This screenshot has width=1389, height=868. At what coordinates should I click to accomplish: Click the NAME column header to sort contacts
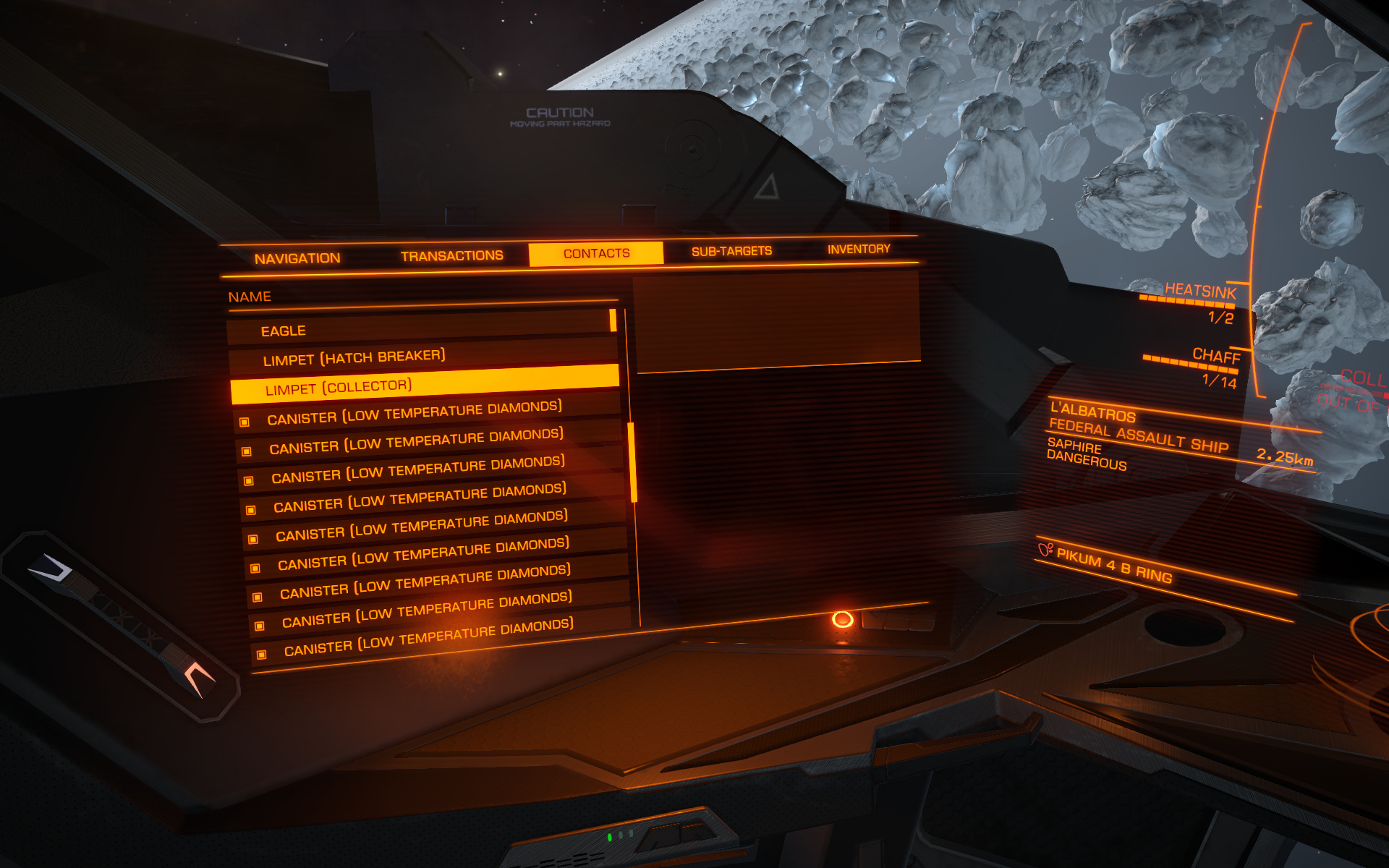coord(250,296)
